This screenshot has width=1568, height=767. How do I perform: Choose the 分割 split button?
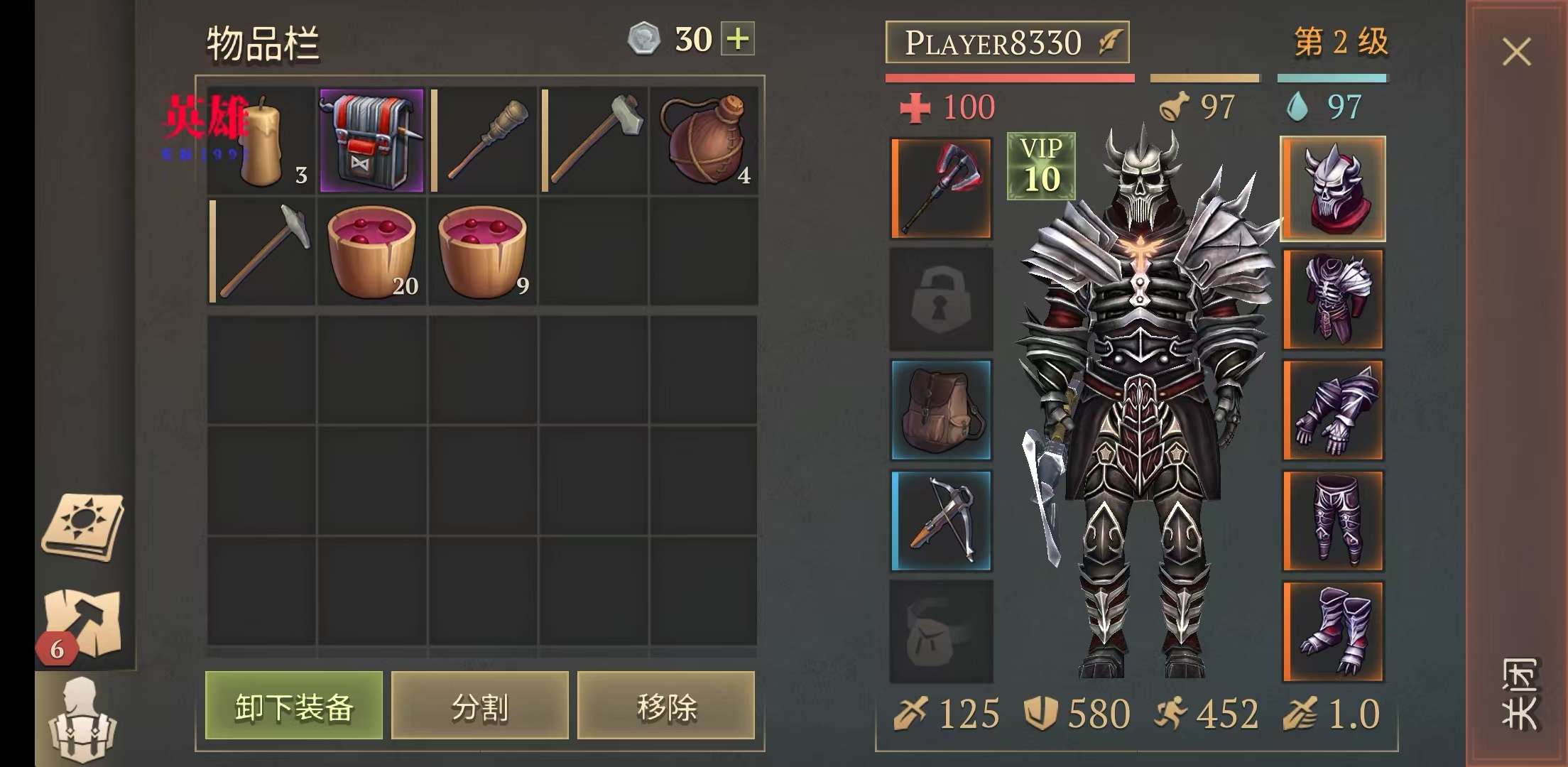[x=480, y=706]
